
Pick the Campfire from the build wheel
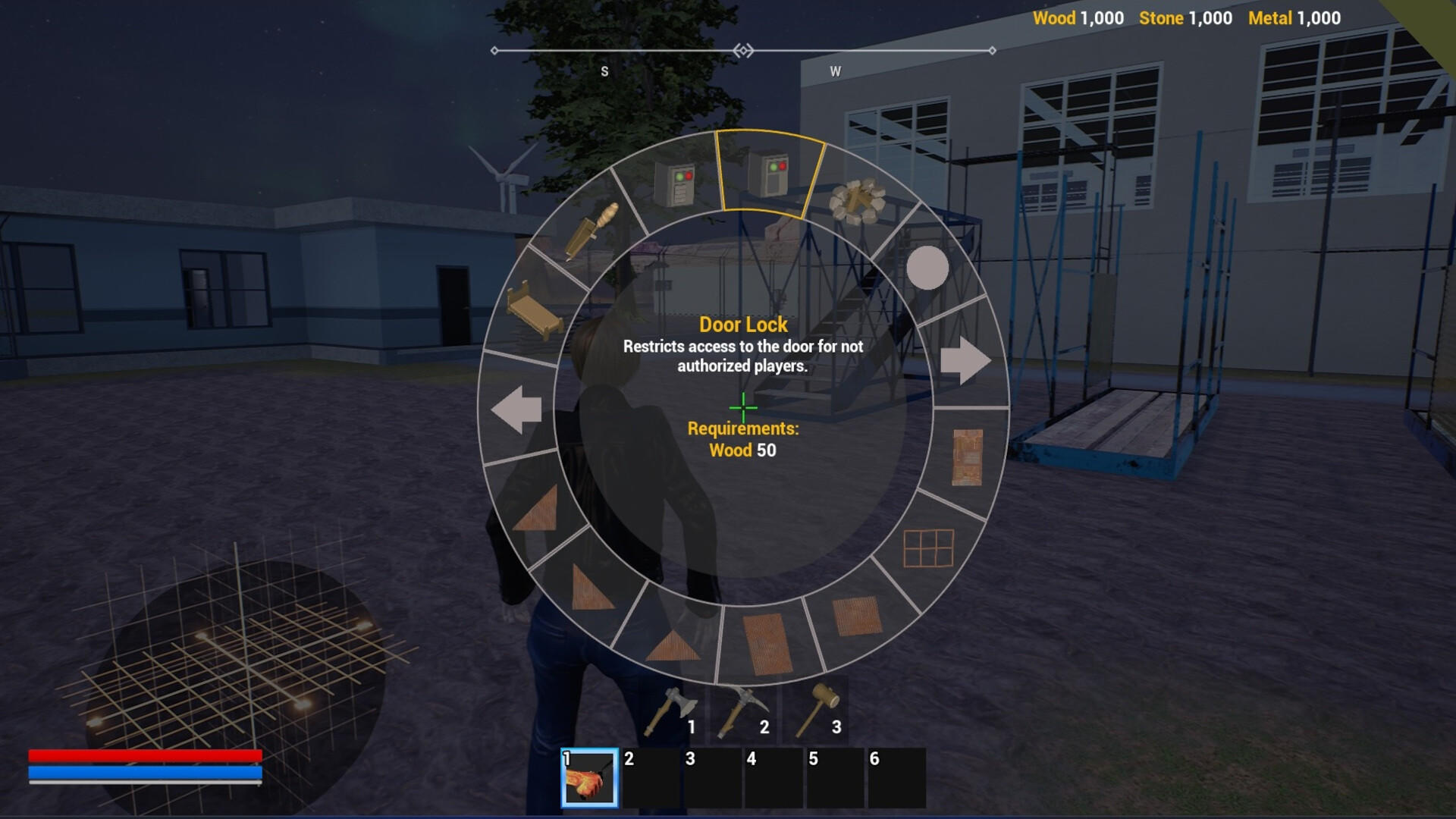coord(859,199)
